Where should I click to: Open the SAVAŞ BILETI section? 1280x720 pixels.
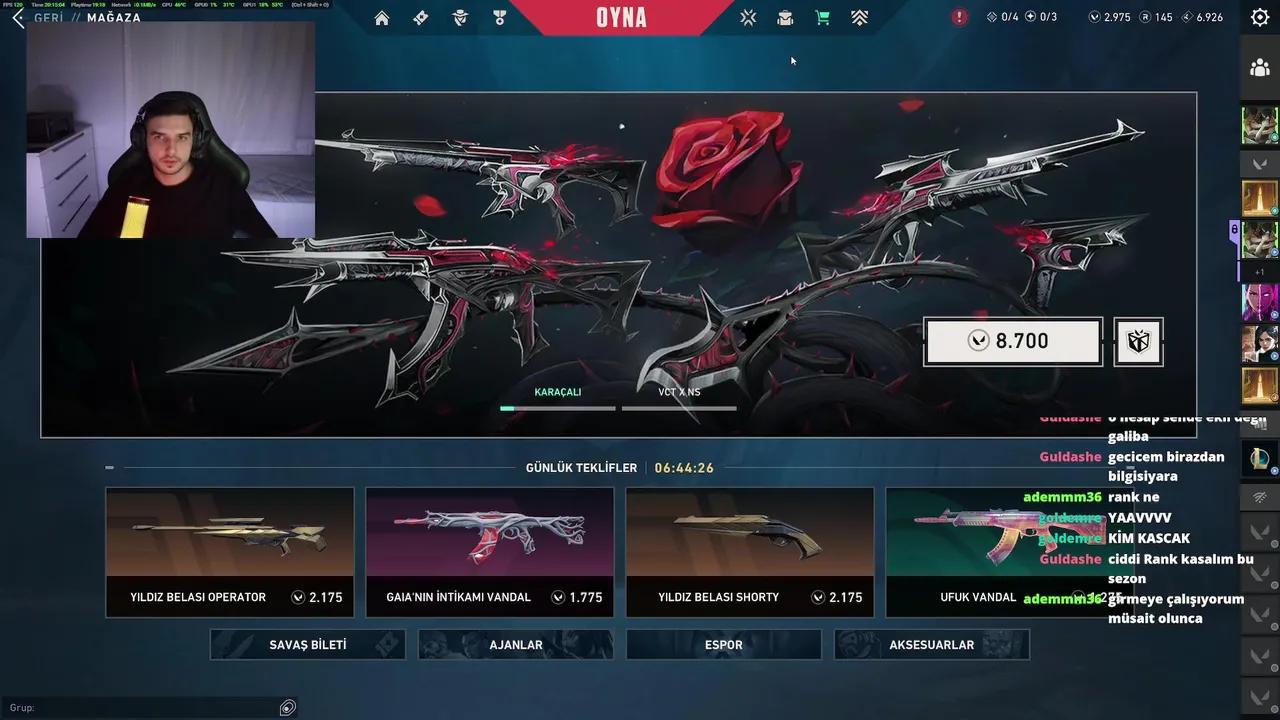tap(306, 644)
